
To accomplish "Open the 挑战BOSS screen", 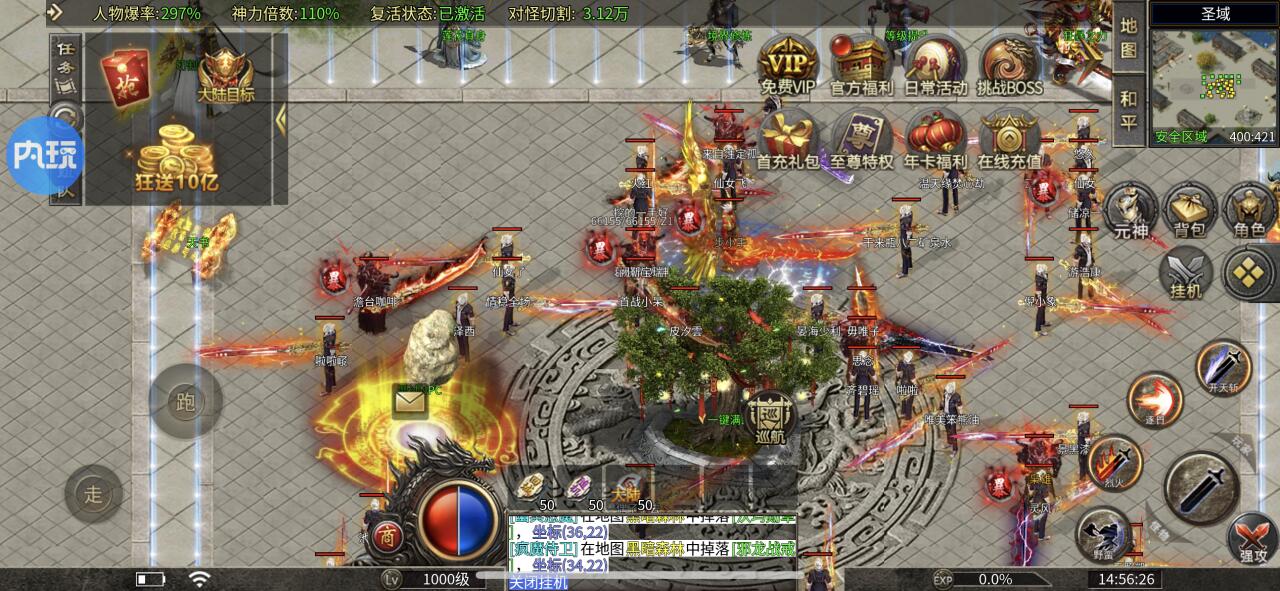I will [x=1010, y=63].
